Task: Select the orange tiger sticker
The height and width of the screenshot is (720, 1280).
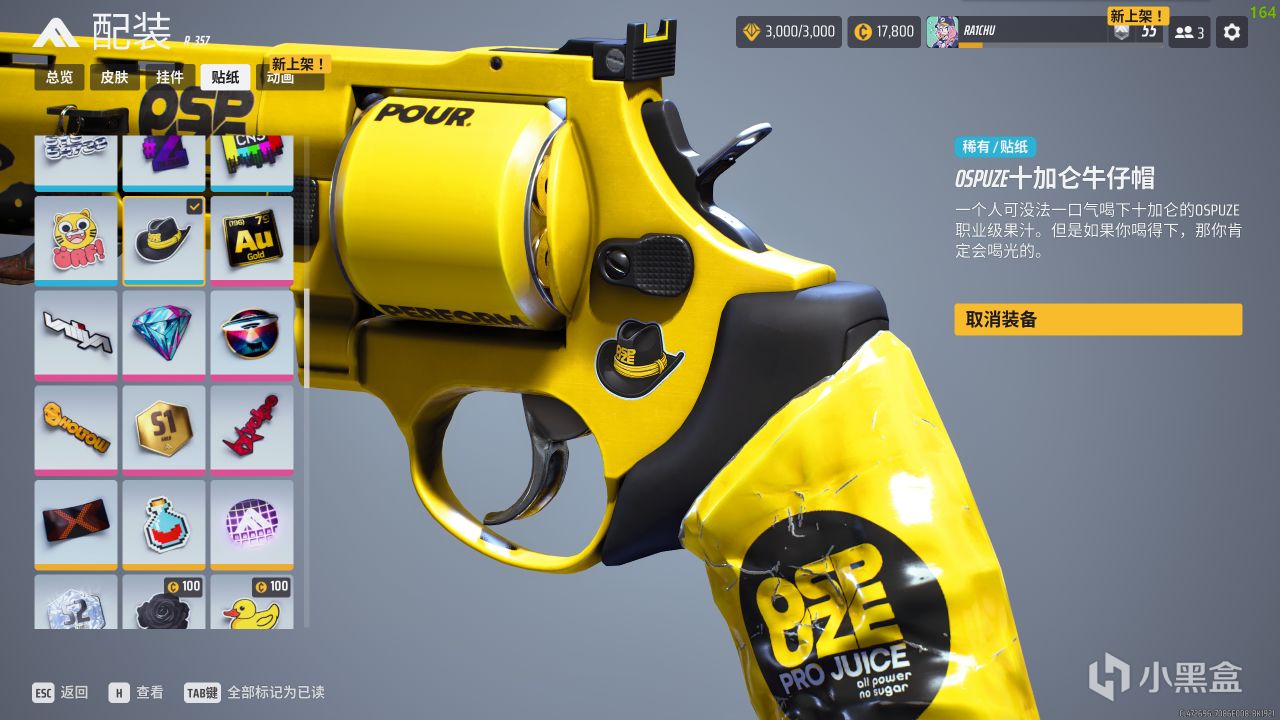Action: pyautogui.click(x=76, y=240)
